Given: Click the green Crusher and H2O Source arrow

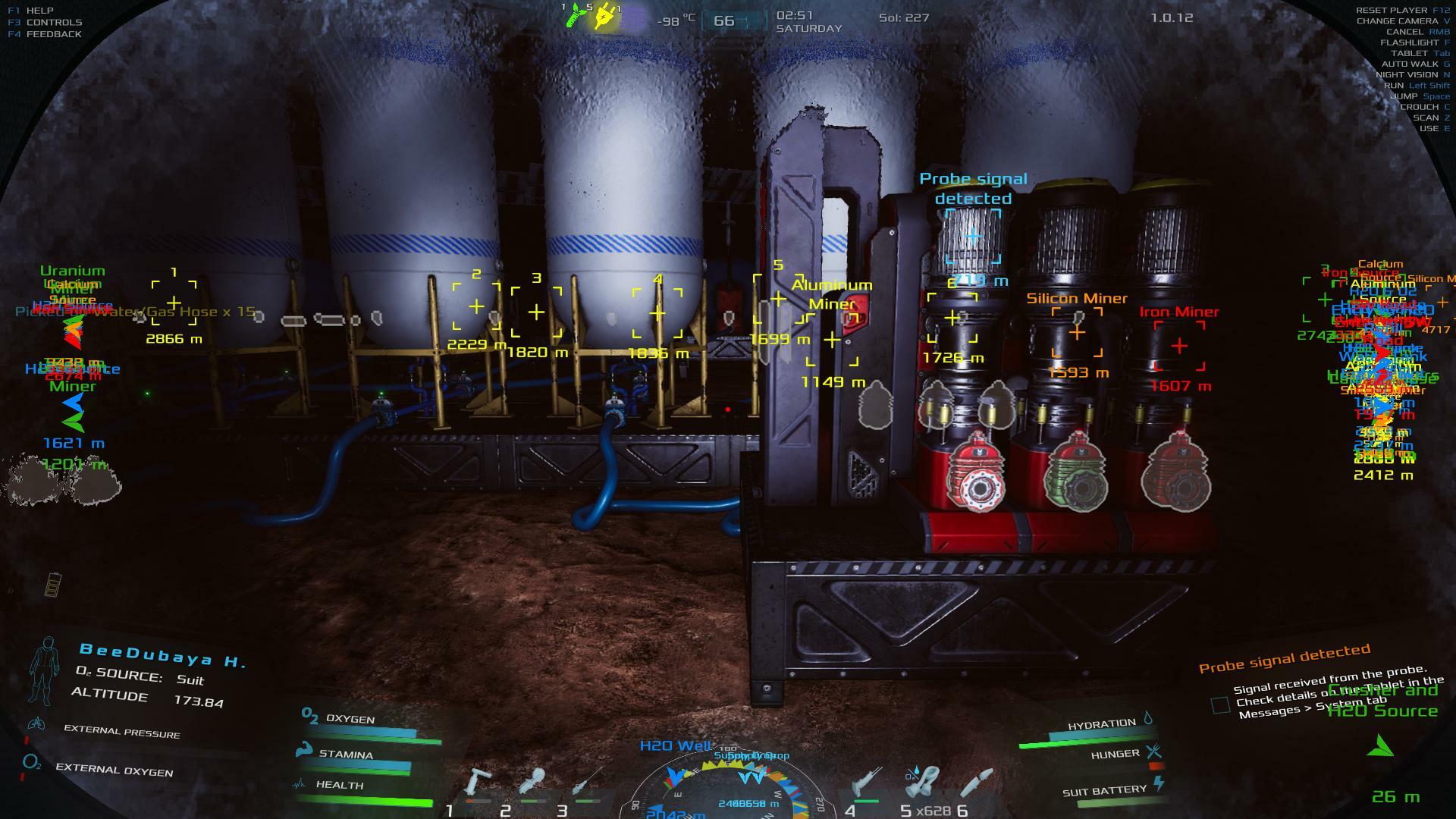Looking at the screenshot, I should coord(1380,746).
